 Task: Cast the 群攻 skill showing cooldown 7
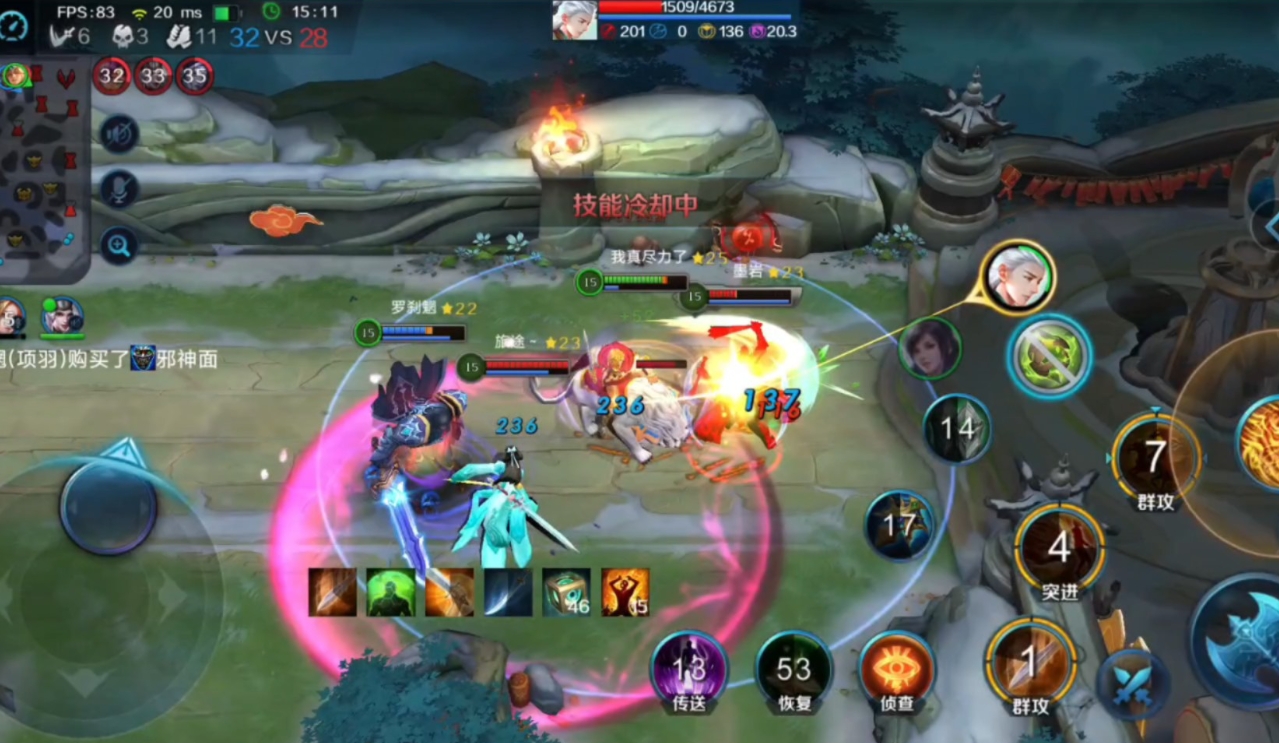click(1155, 458)
